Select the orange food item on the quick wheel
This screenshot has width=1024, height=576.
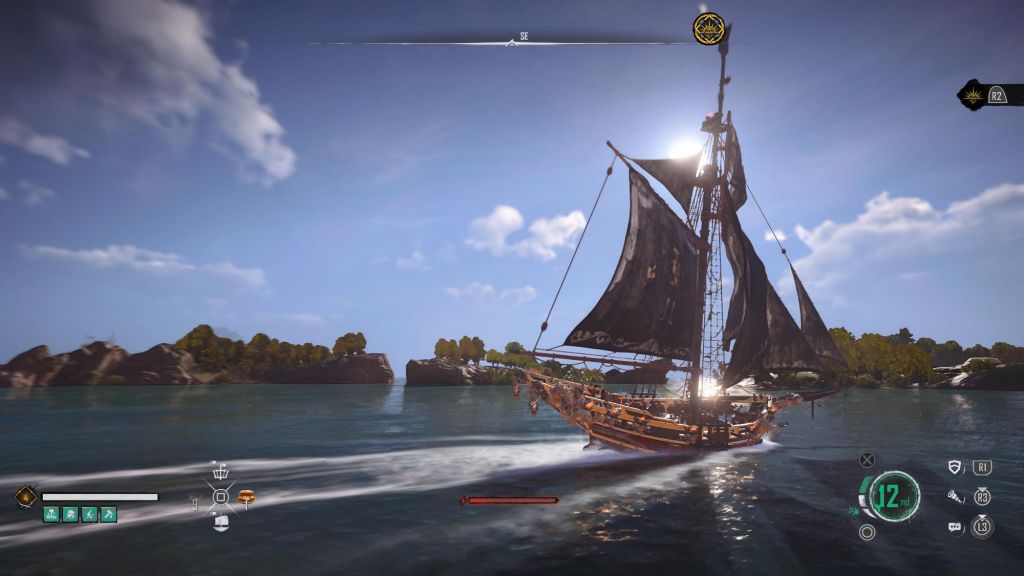246,496
